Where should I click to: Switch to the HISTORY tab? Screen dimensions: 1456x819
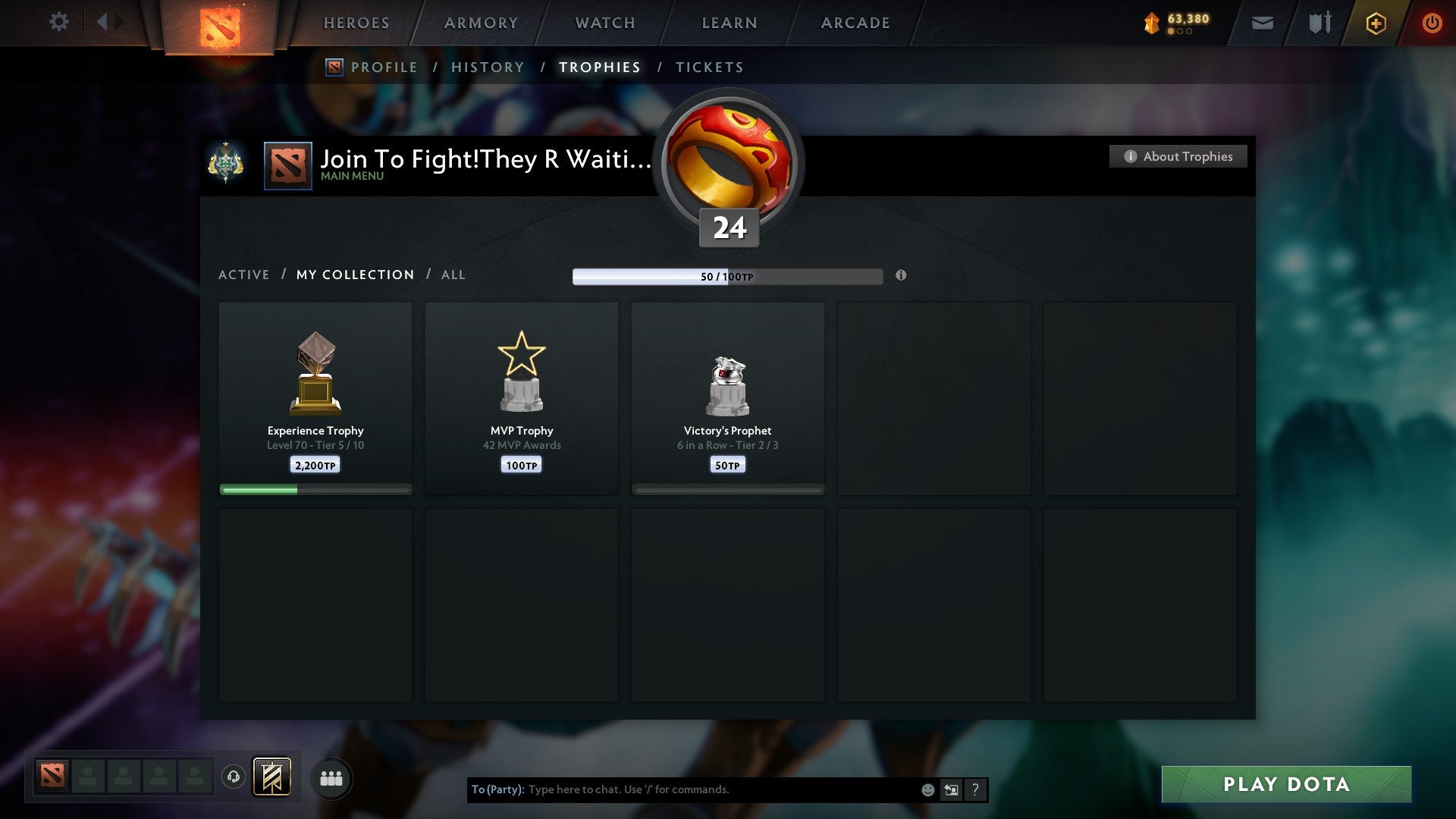pos(488,67)
